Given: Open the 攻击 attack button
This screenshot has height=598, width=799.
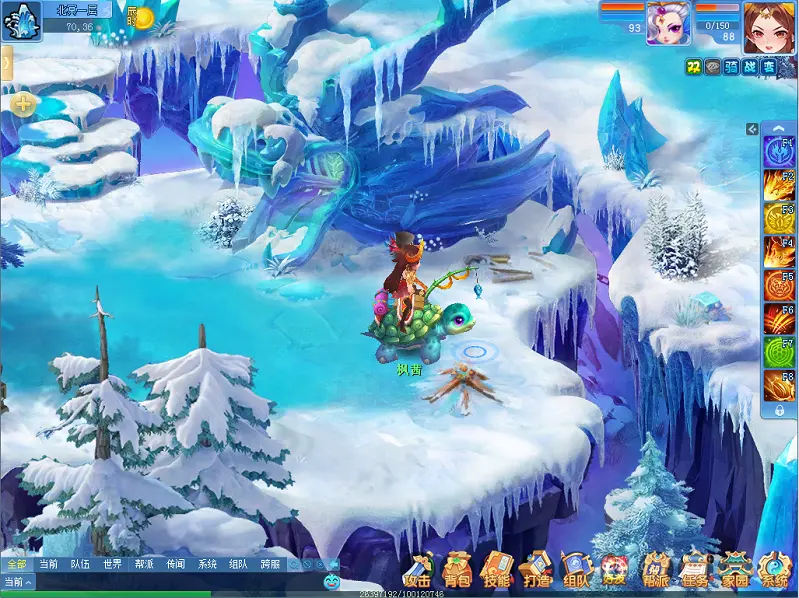Looking at the screenshot, I should (x=417, y=570).
